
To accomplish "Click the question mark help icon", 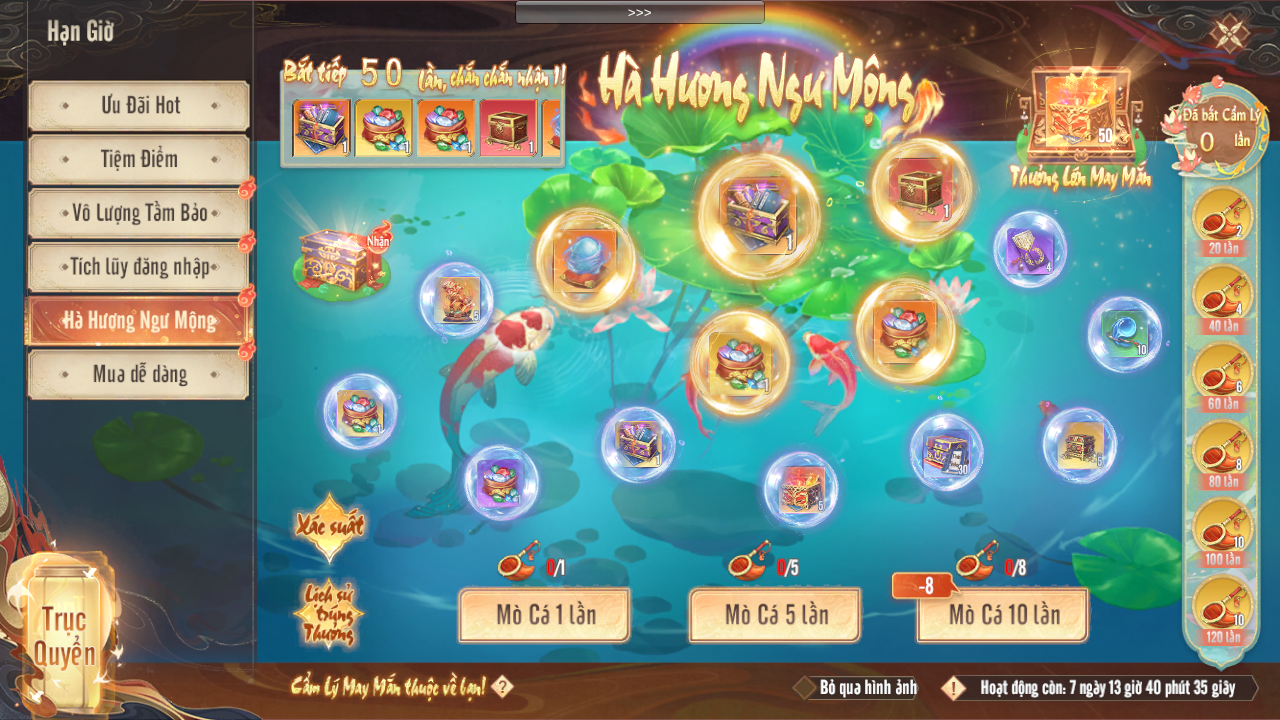I will tap(503, 687).
